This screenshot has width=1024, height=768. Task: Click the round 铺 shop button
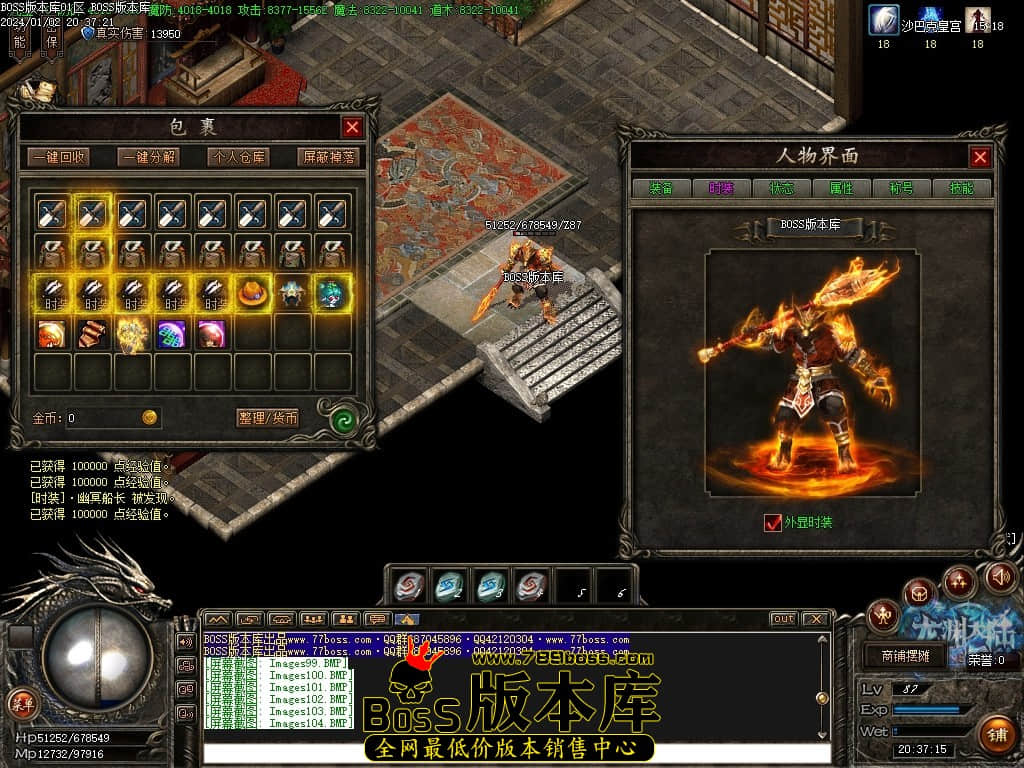click(x=996, y=735)
